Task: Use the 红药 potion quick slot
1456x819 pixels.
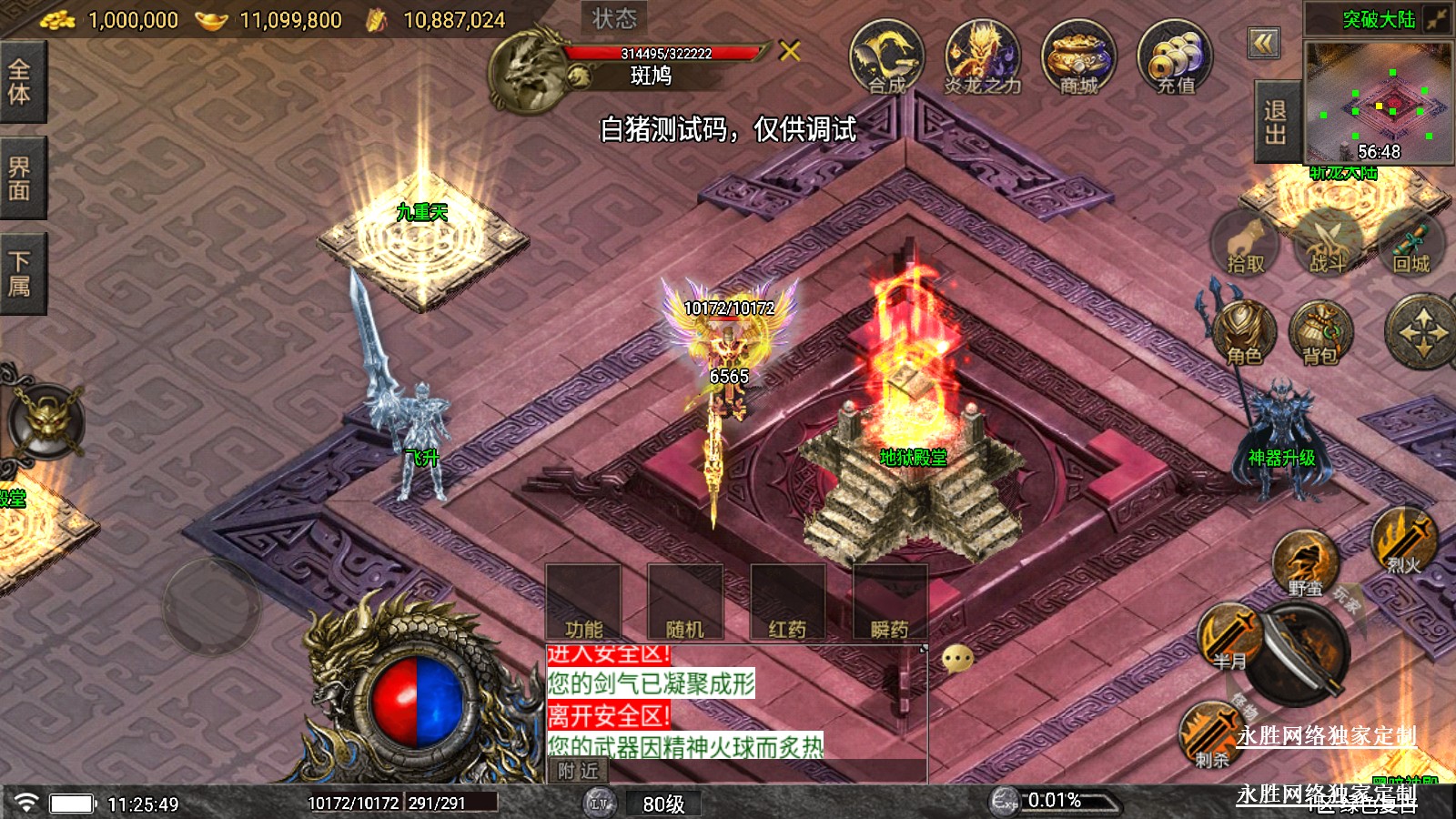Action: [x=787, y=603]
